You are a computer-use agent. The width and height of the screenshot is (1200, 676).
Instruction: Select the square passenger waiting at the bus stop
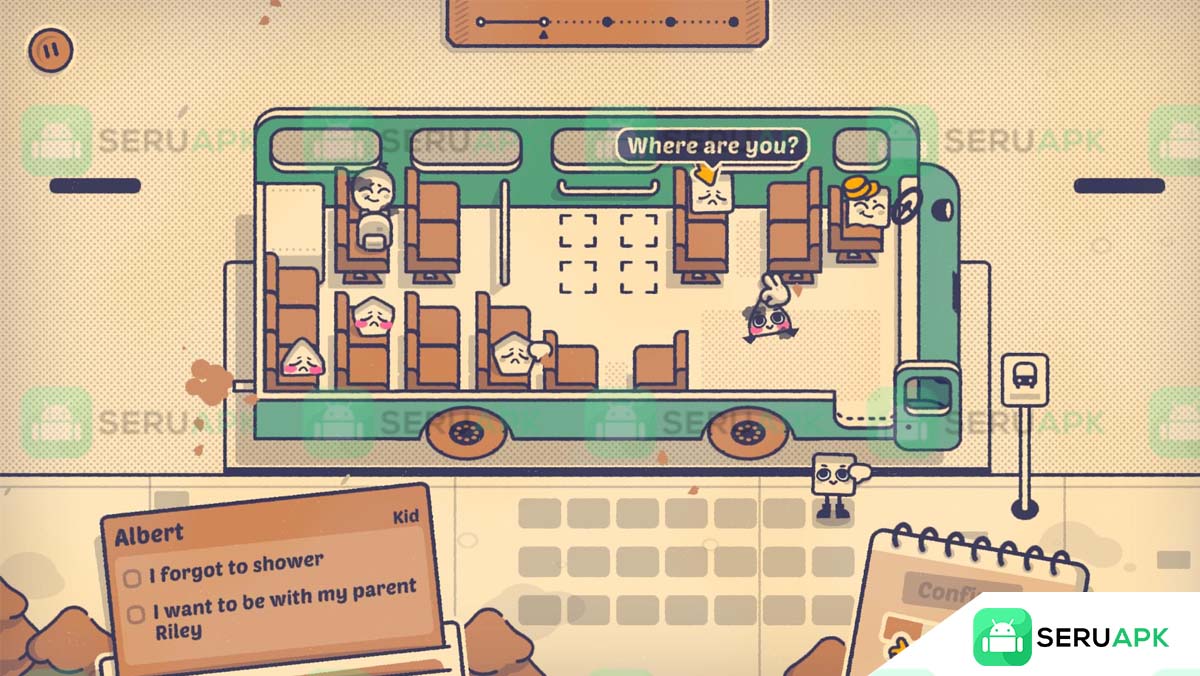click(832, 476)
